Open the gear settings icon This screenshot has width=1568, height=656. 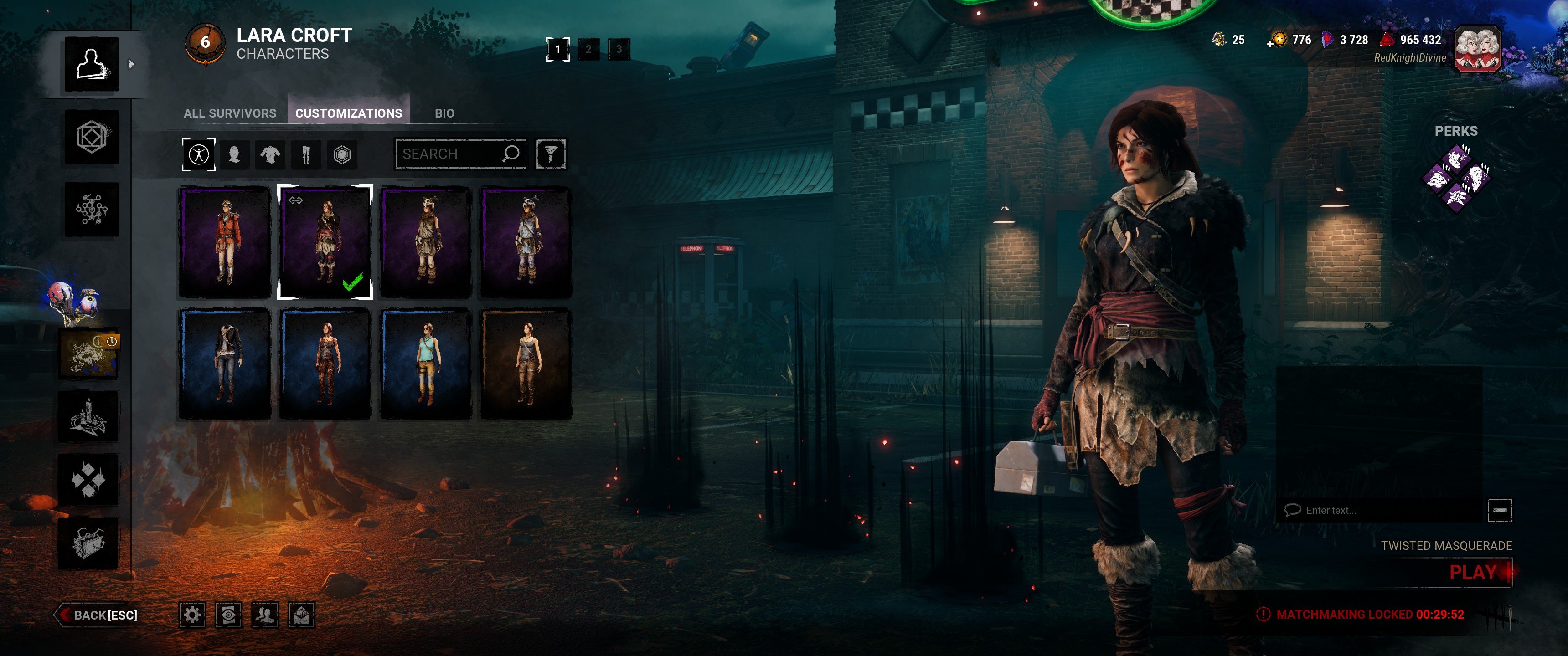192,615
